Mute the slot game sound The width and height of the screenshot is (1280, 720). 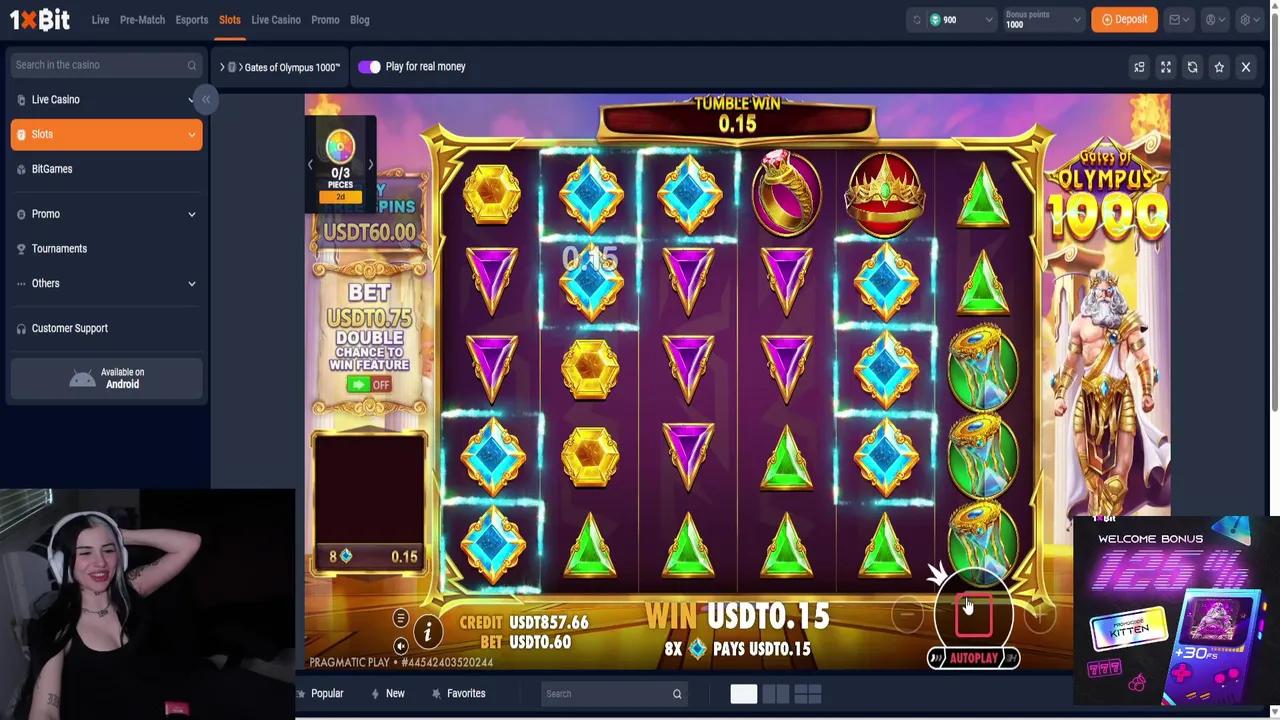401,647
